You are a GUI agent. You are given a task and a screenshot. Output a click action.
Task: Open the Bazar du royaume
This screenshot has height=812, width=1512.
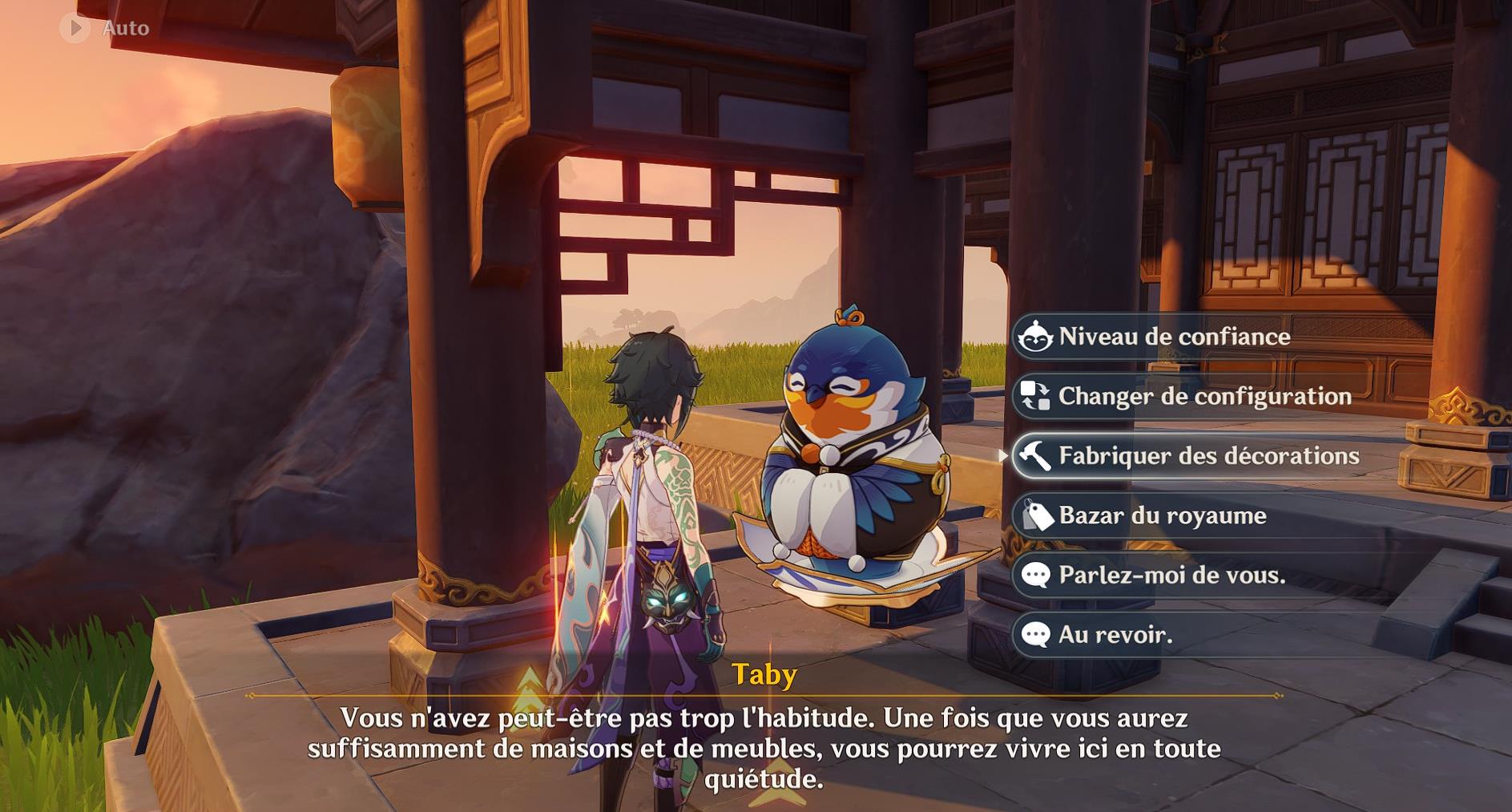(x=1160, y=516)
